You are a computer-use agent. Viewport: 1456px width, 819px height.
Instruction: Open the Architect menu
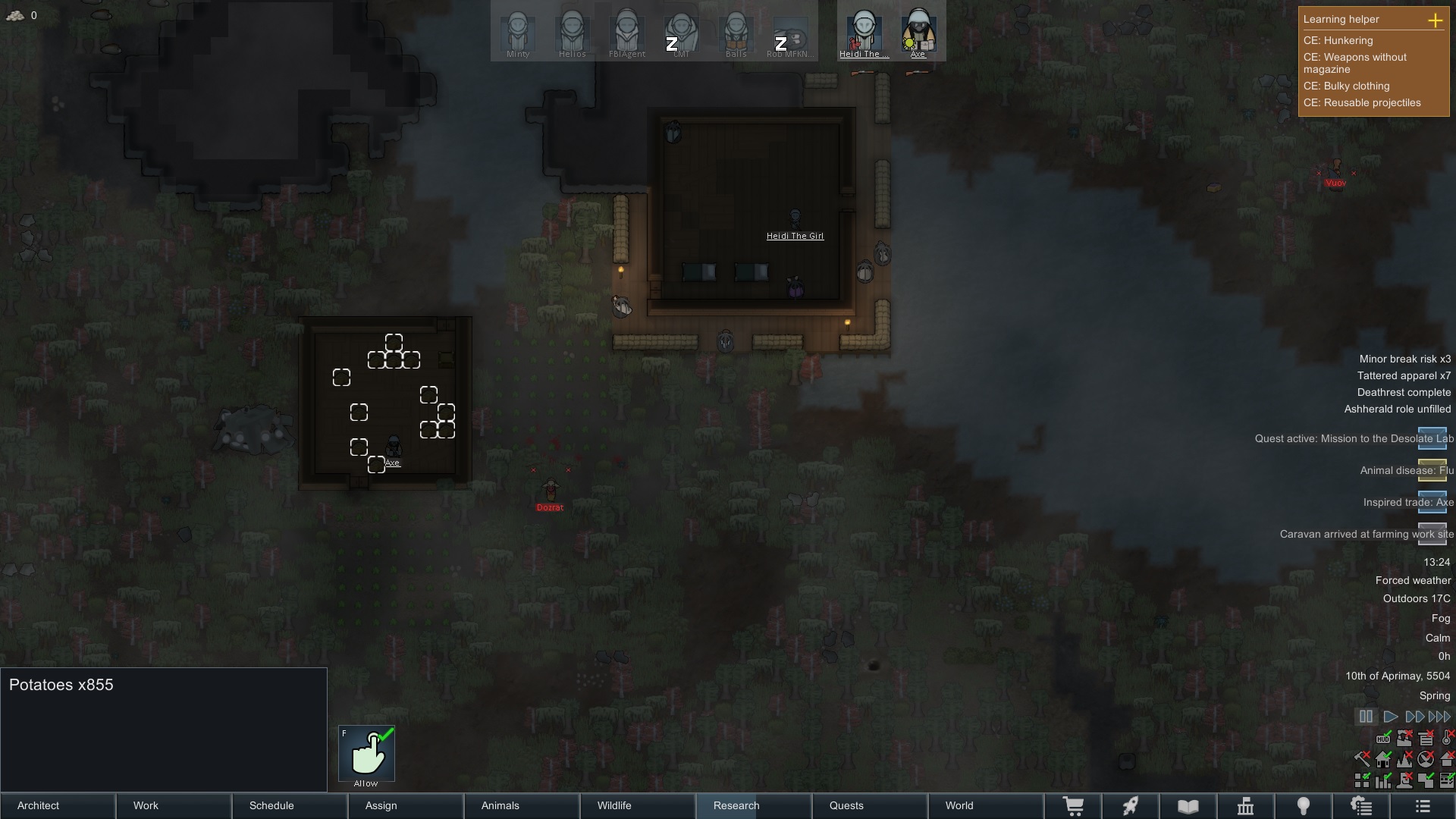58,805
